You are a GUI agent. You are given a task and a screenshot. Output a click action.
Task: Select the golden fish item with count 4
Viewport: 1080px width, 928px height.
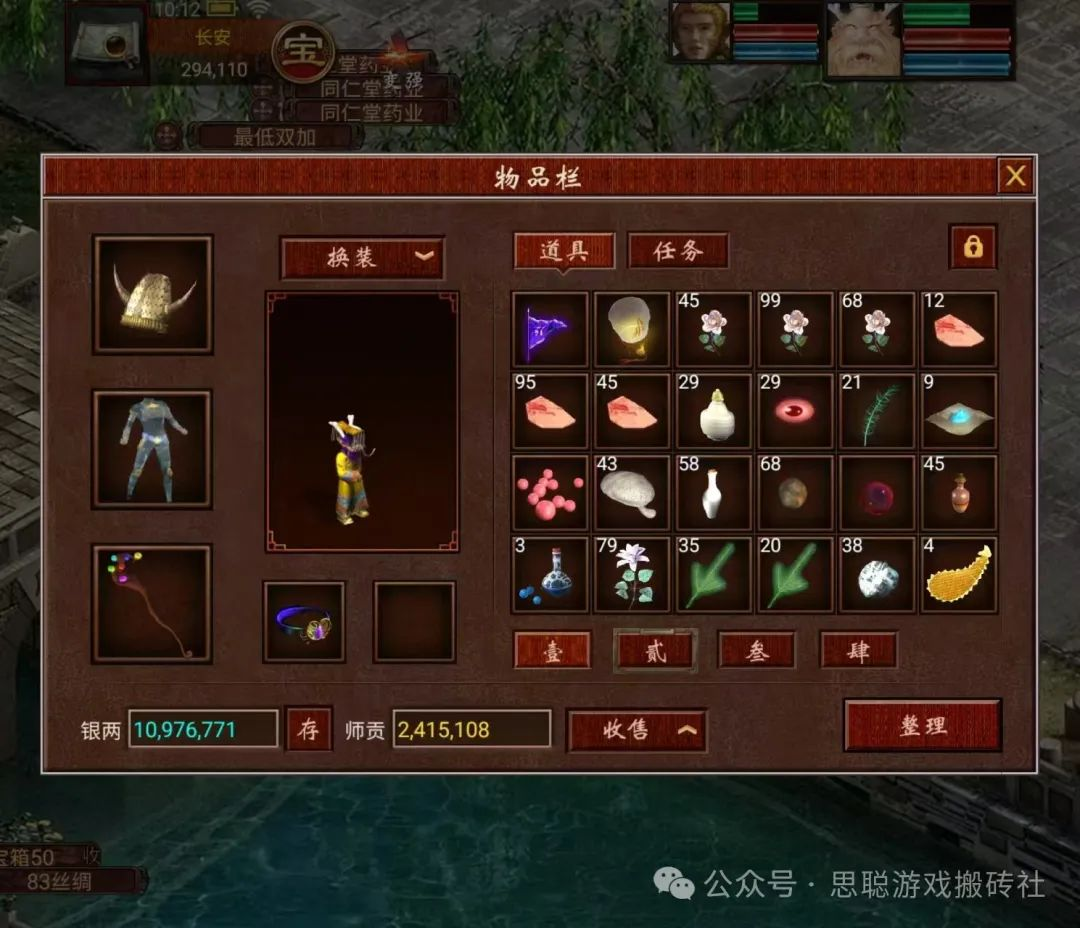point(960,576)
